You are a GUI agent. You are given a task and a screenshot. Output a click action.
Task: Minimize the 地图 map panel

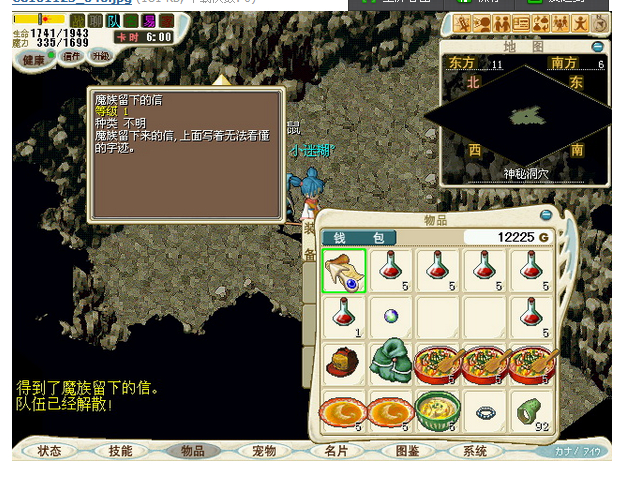(x=597, y=46)
